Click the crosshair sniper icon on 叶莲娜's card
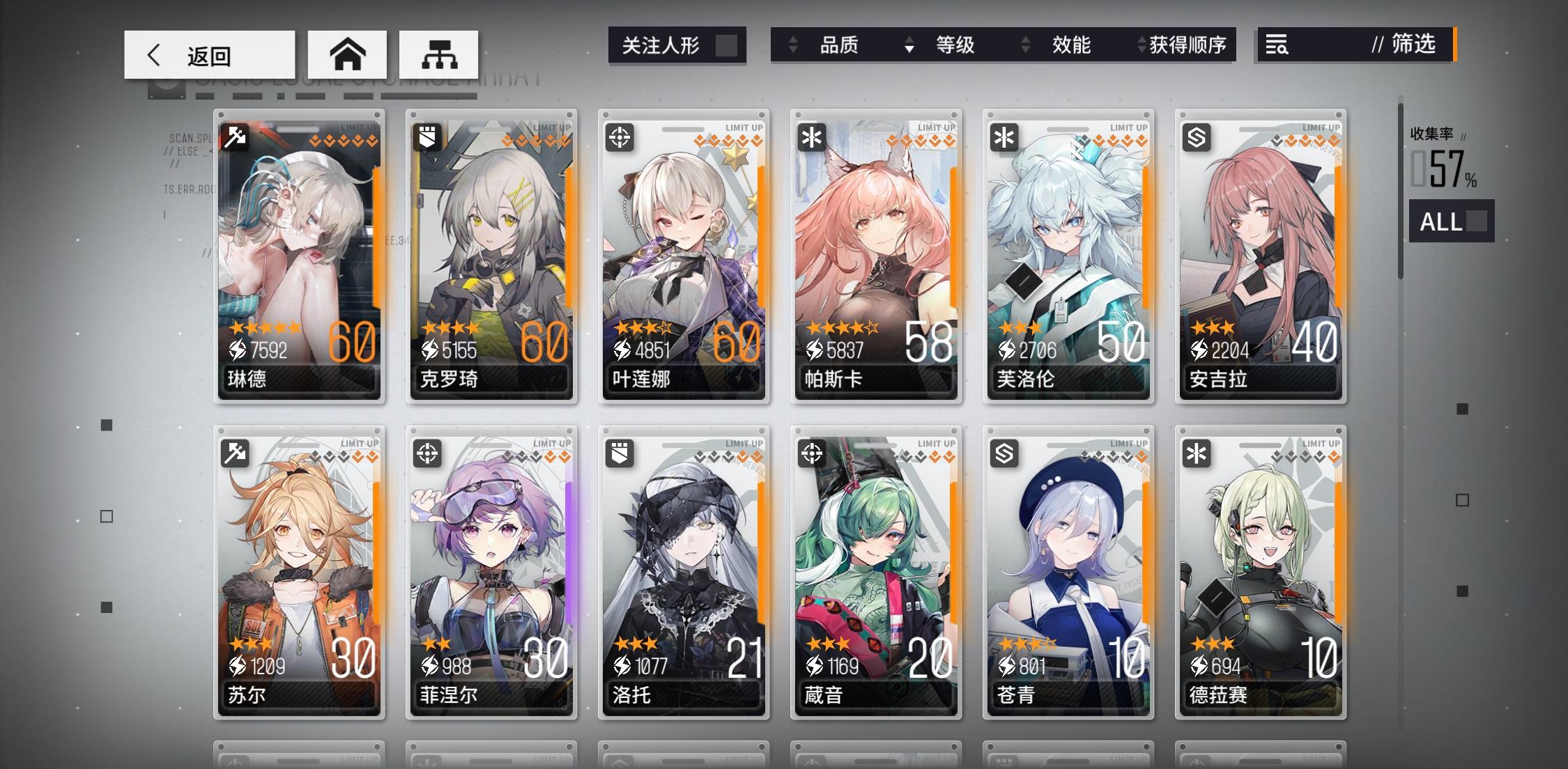Image resolution: width=1568 pixels, height=769 pixels. 620,137
